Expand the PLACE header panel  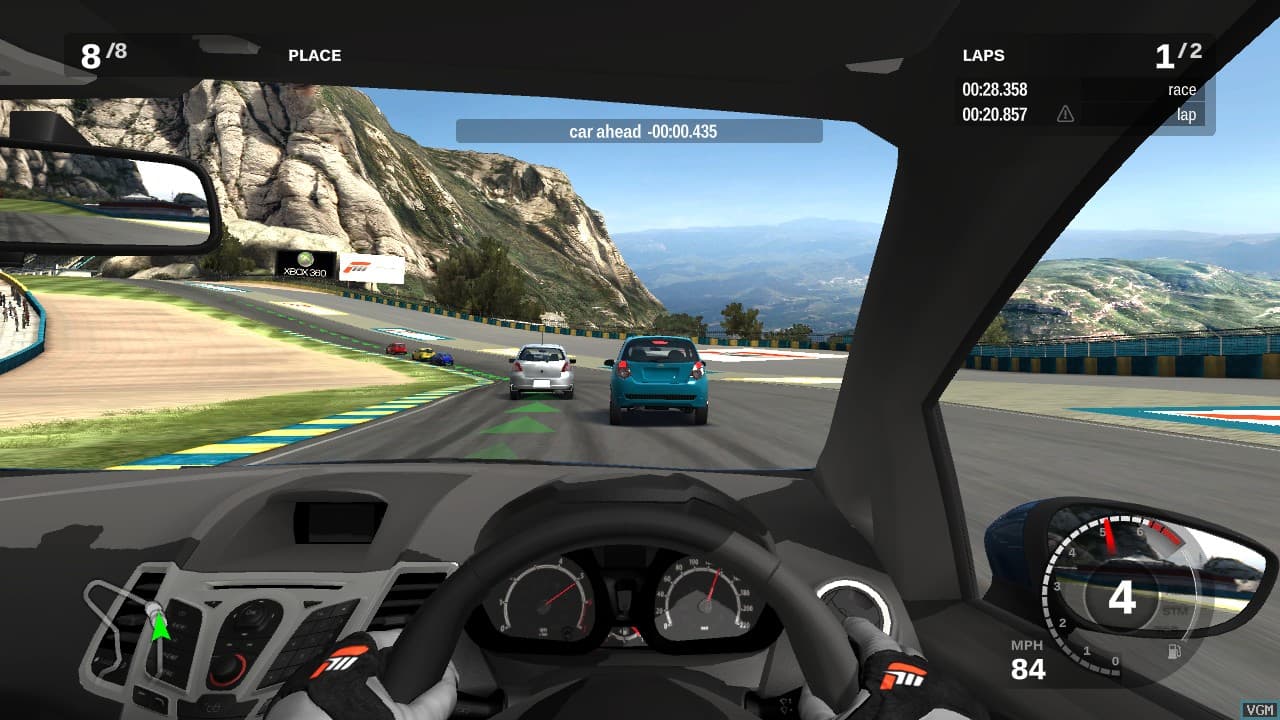(314, 55)
